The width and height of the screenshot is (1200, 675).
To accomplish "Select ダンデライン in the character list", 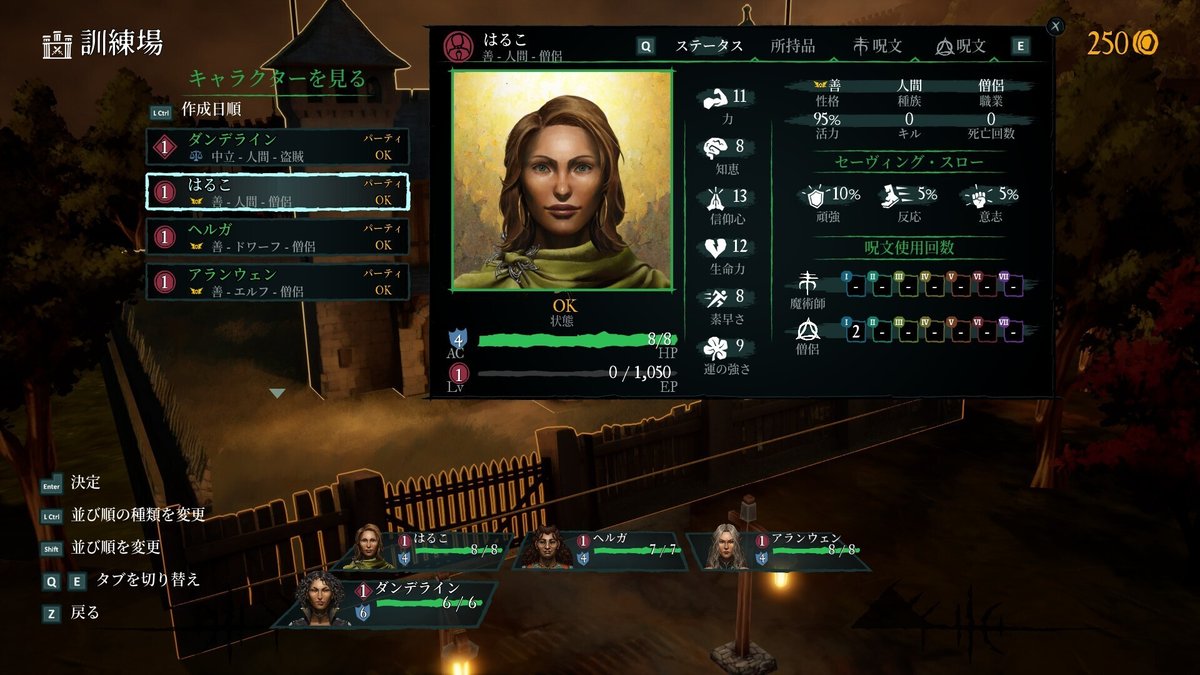I will coord(277,146).
